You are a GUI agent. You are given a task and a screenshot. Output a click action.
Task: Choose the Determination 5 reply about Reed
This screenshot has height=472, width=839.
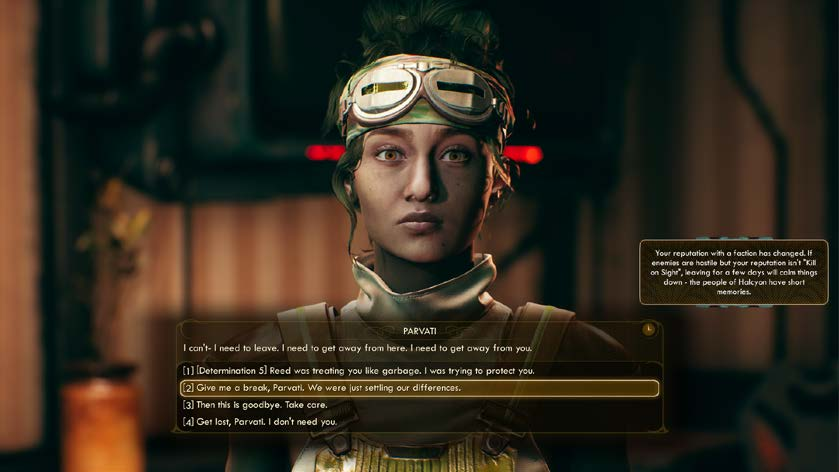[x=358, y=371]
